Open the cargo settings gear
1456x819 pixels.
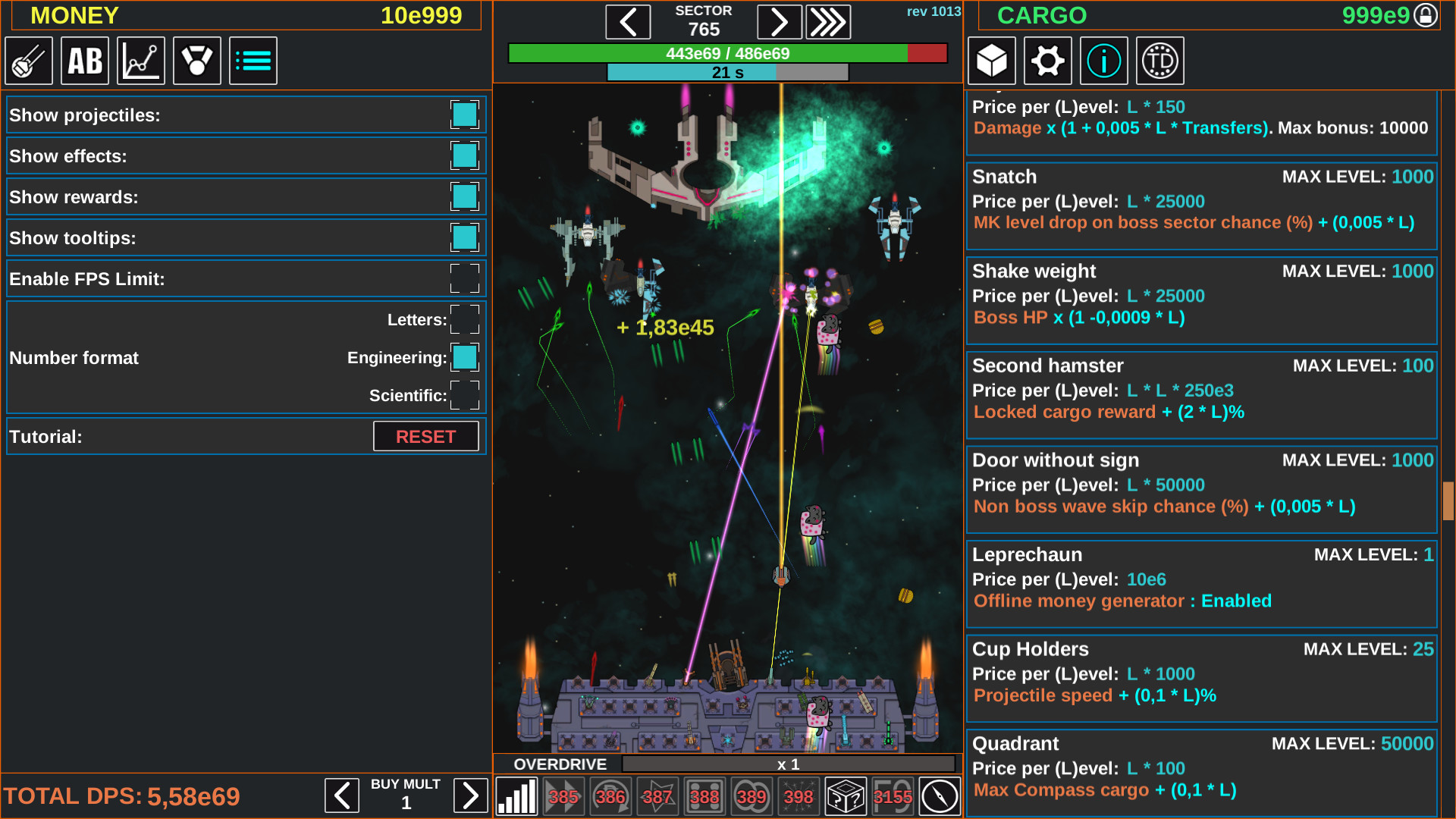pos(1047,61)
